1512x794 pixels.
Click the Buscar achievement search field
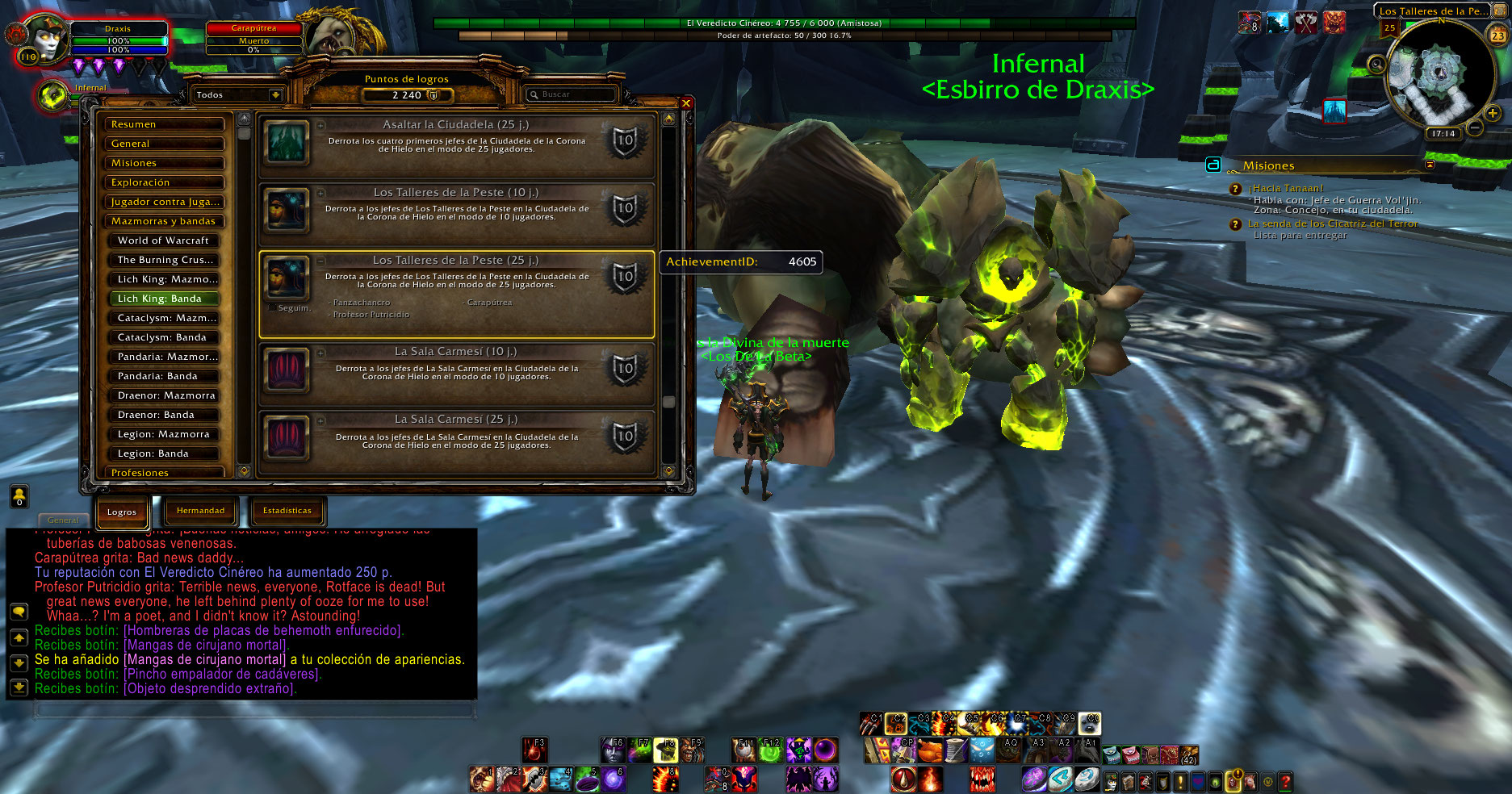(572, 94)
